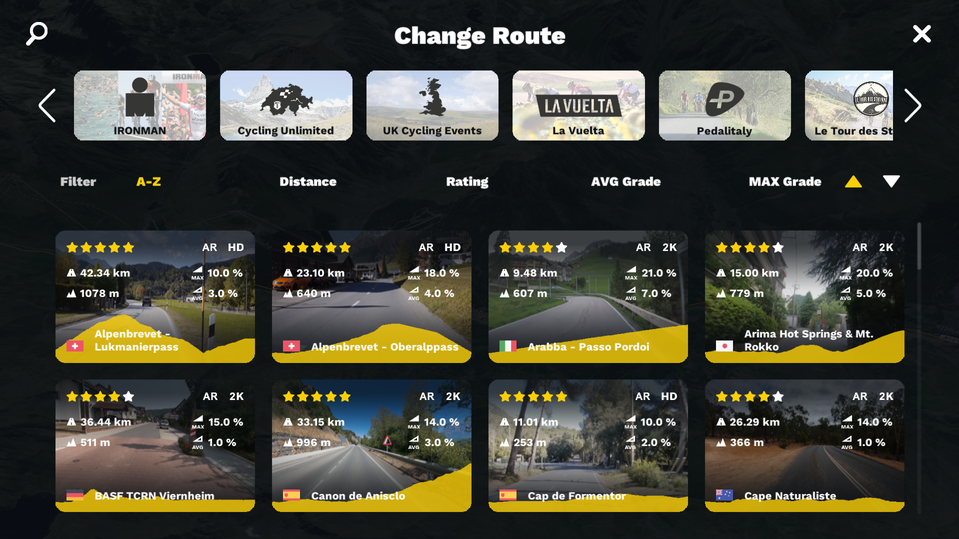Select the Alpenbrevet - Lukmanierpass route
The height and width of the screenshot is (539, 959).
[x=155, y=296]
